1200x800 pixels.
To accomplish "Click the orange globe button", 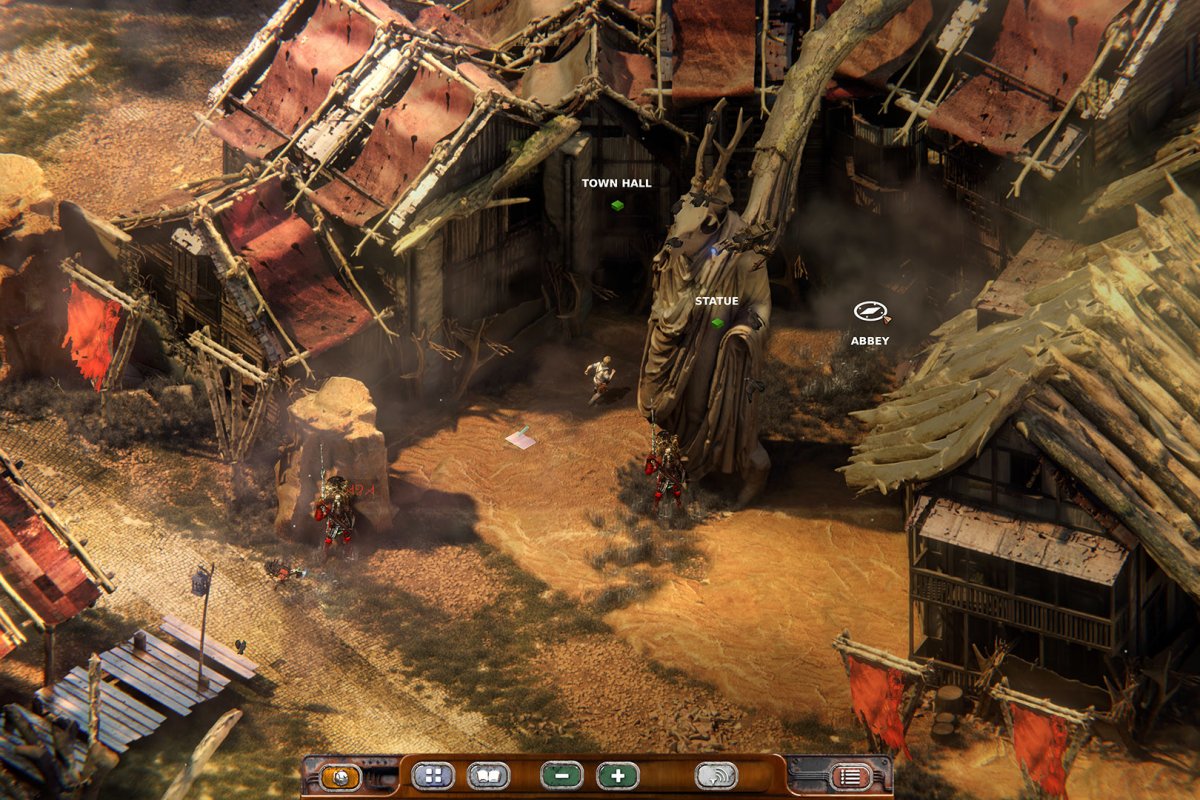I will (340, 776).
